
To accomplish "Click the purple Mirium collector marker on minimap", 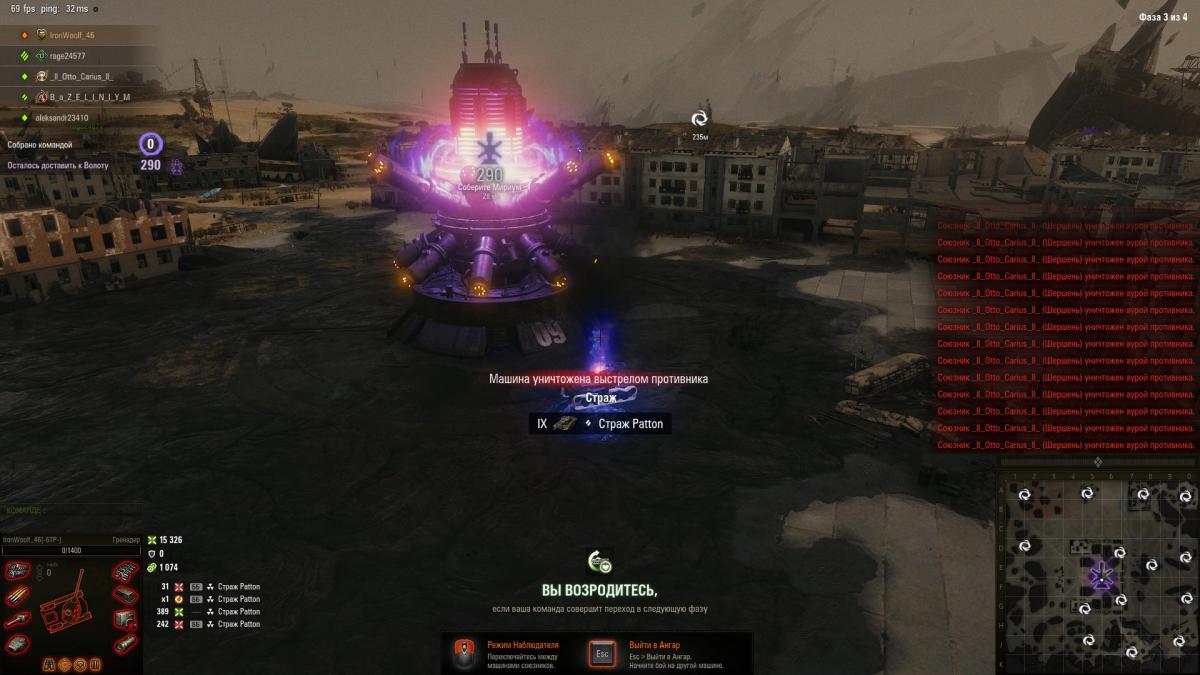I will pyautogui.click(x=1102, y=575).
